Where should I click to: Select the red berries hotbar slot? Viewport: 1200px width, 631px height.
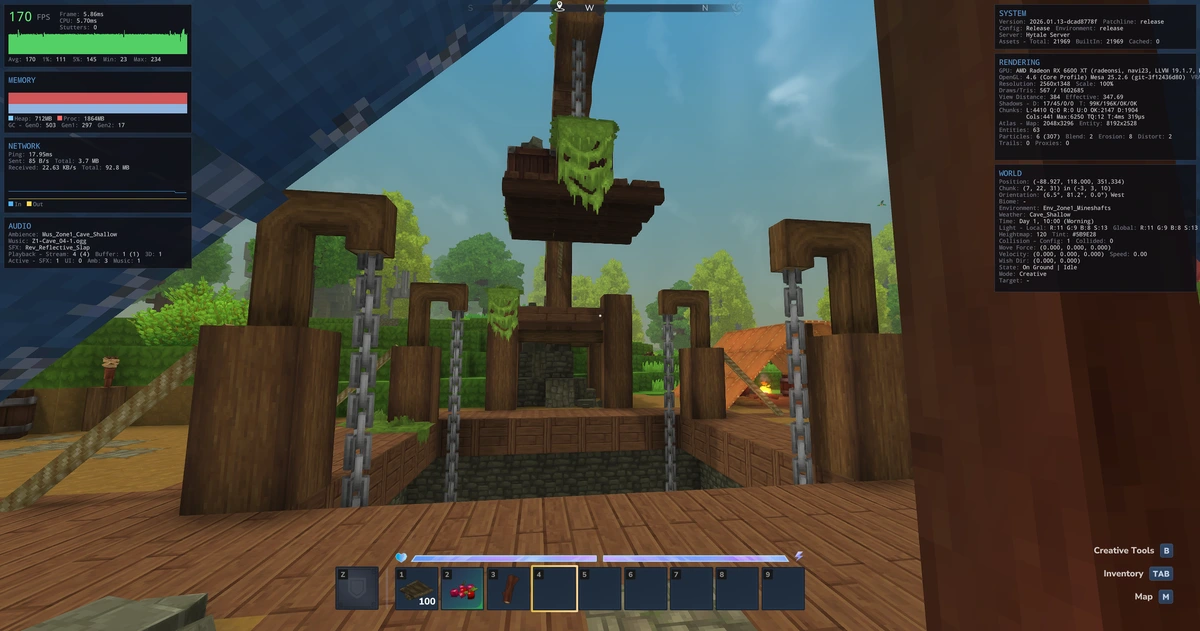pos(462,589)
